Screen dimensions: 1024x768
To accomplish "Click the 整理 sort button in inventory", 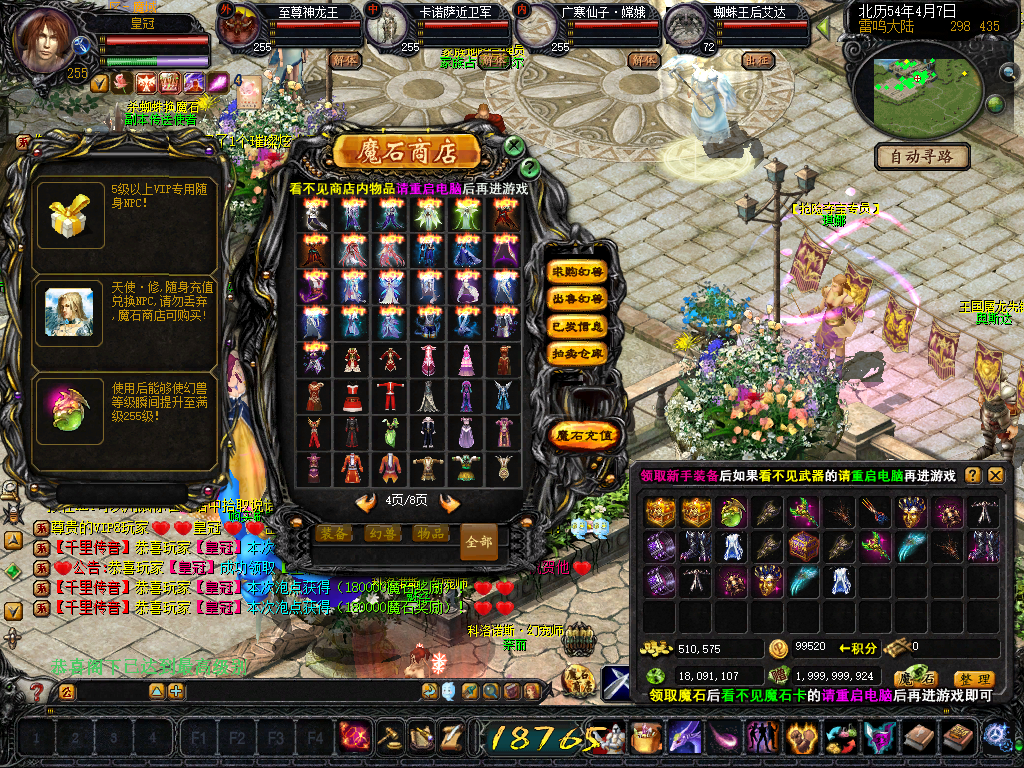I will point(972,679).
